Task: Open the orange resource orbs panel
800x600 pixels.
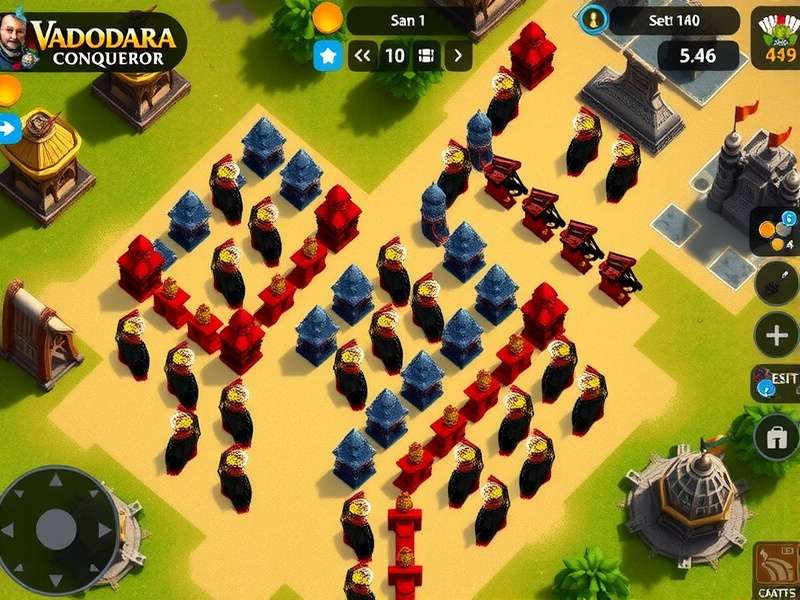Action: coord(776,232)
